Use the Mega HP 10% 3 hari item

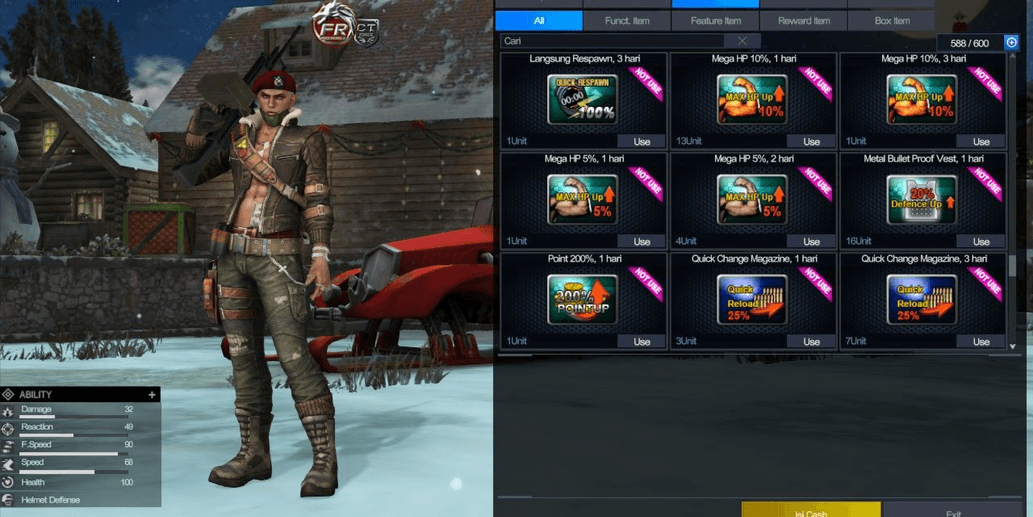tap(981, 142)
